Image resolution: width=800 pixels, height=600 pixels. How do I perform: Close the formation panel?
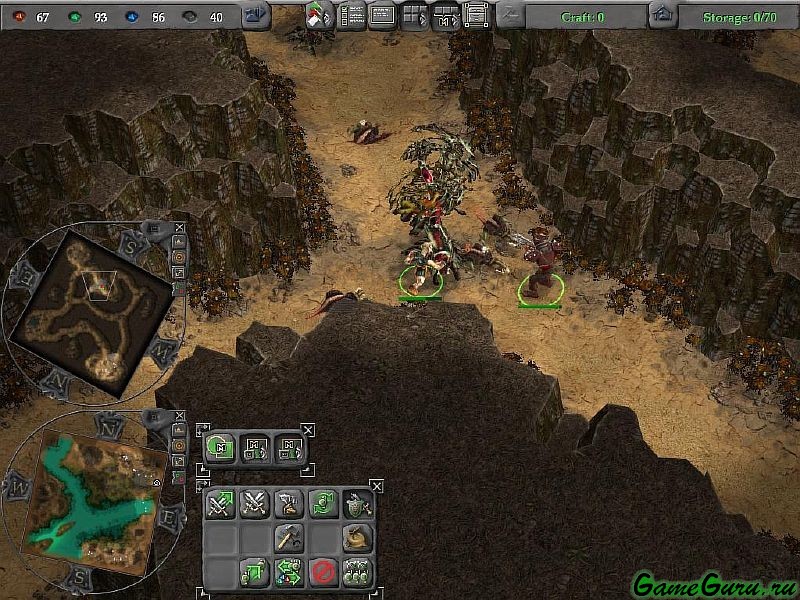[x=308, y=430]
